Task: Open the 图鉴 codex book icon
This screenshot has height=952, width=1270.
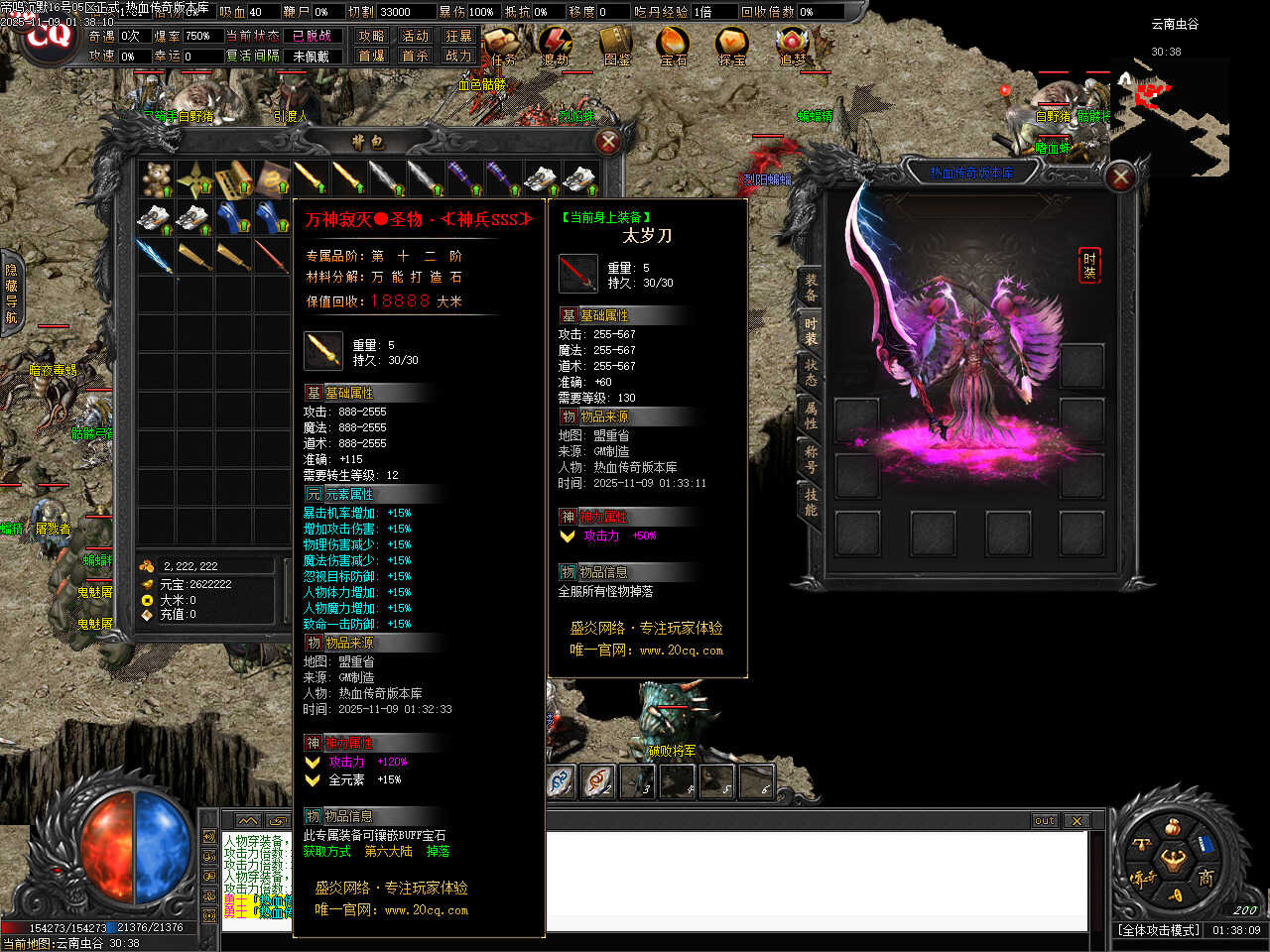Action: tap(615, 46)
